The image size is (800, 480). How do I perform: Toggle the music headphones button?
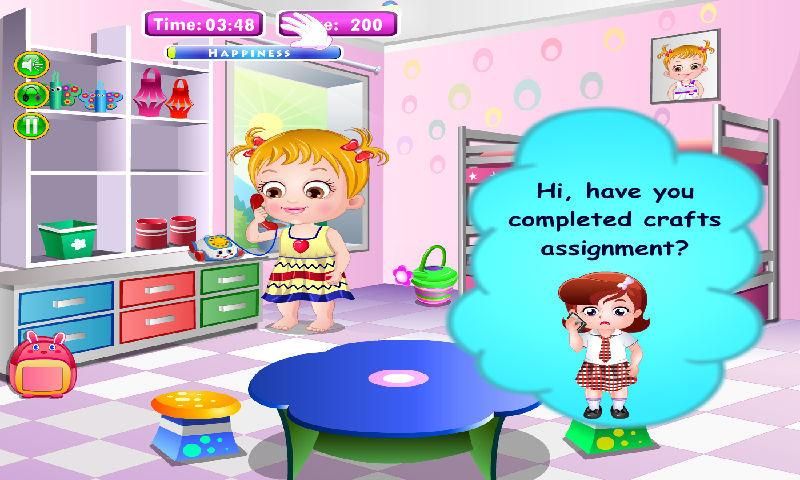31,95
